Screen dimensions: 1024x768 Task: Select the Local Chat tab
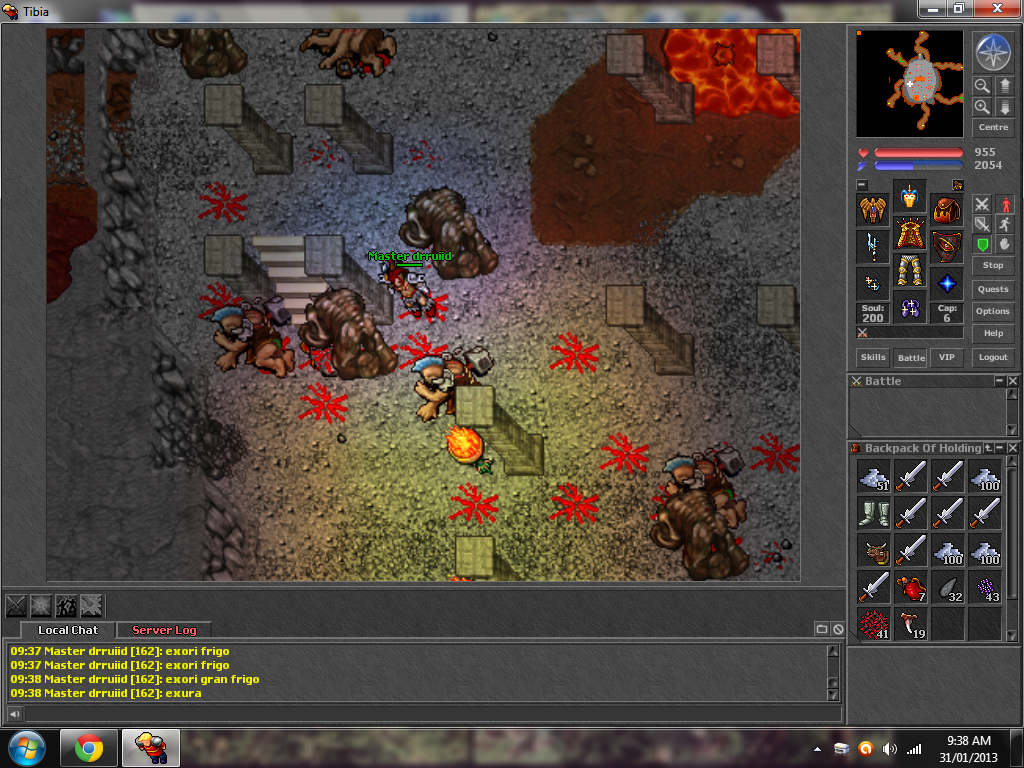[x=68, y=630]
